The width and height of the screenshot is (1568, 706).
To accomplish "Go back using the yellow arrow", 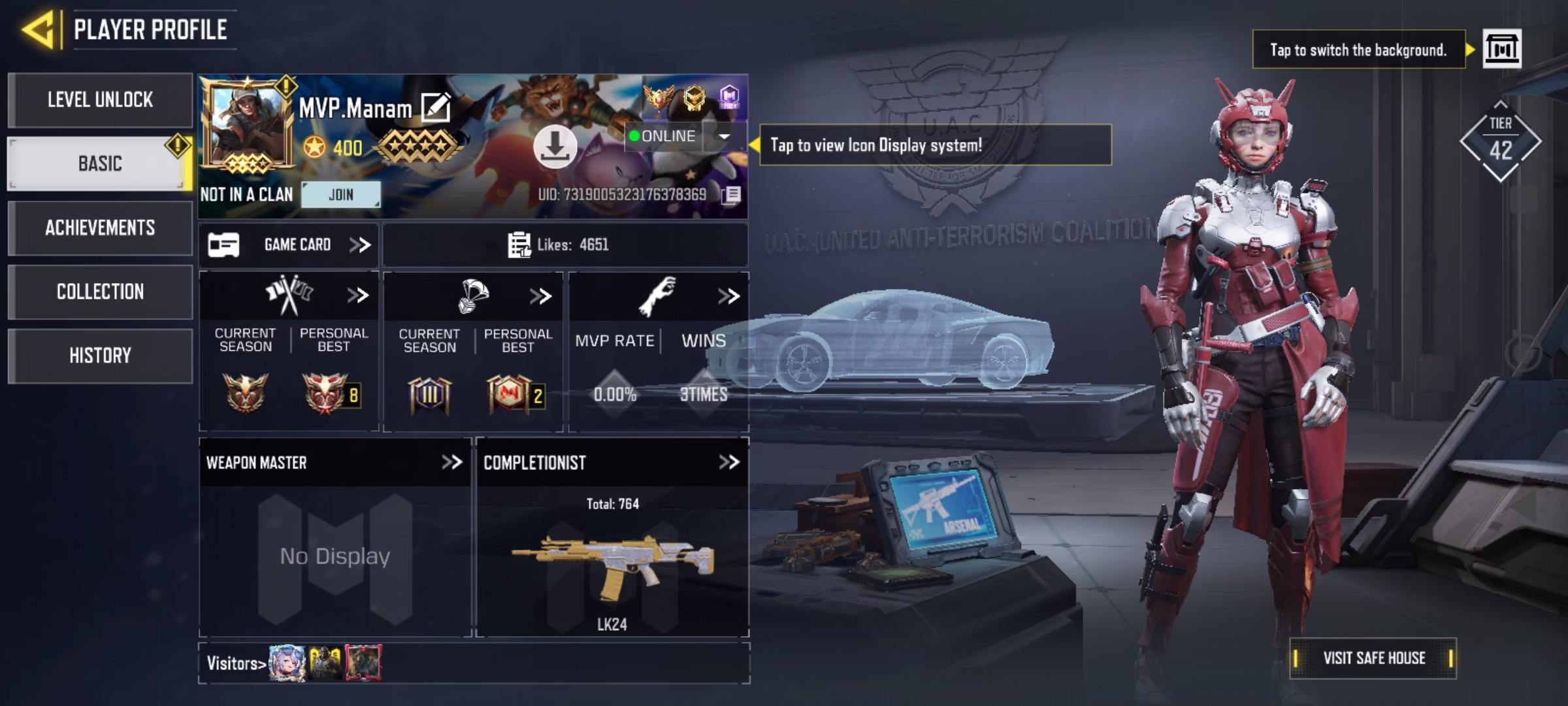I will (x=38, y=29).
